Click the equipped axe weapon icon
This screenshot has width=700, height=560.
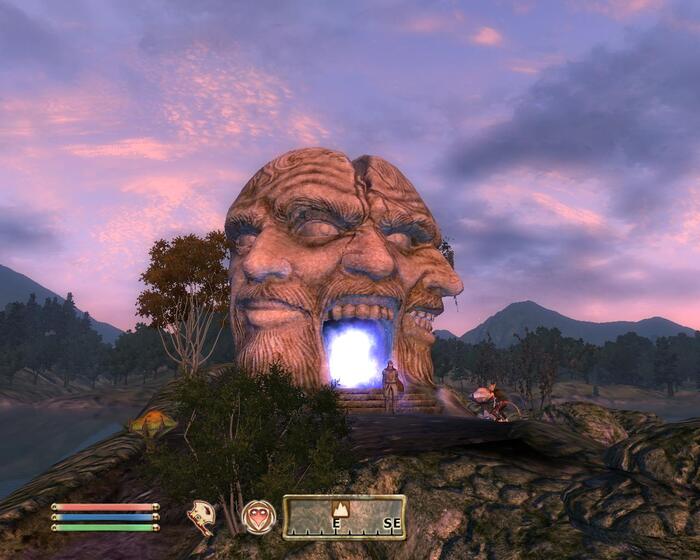(202, 517)
